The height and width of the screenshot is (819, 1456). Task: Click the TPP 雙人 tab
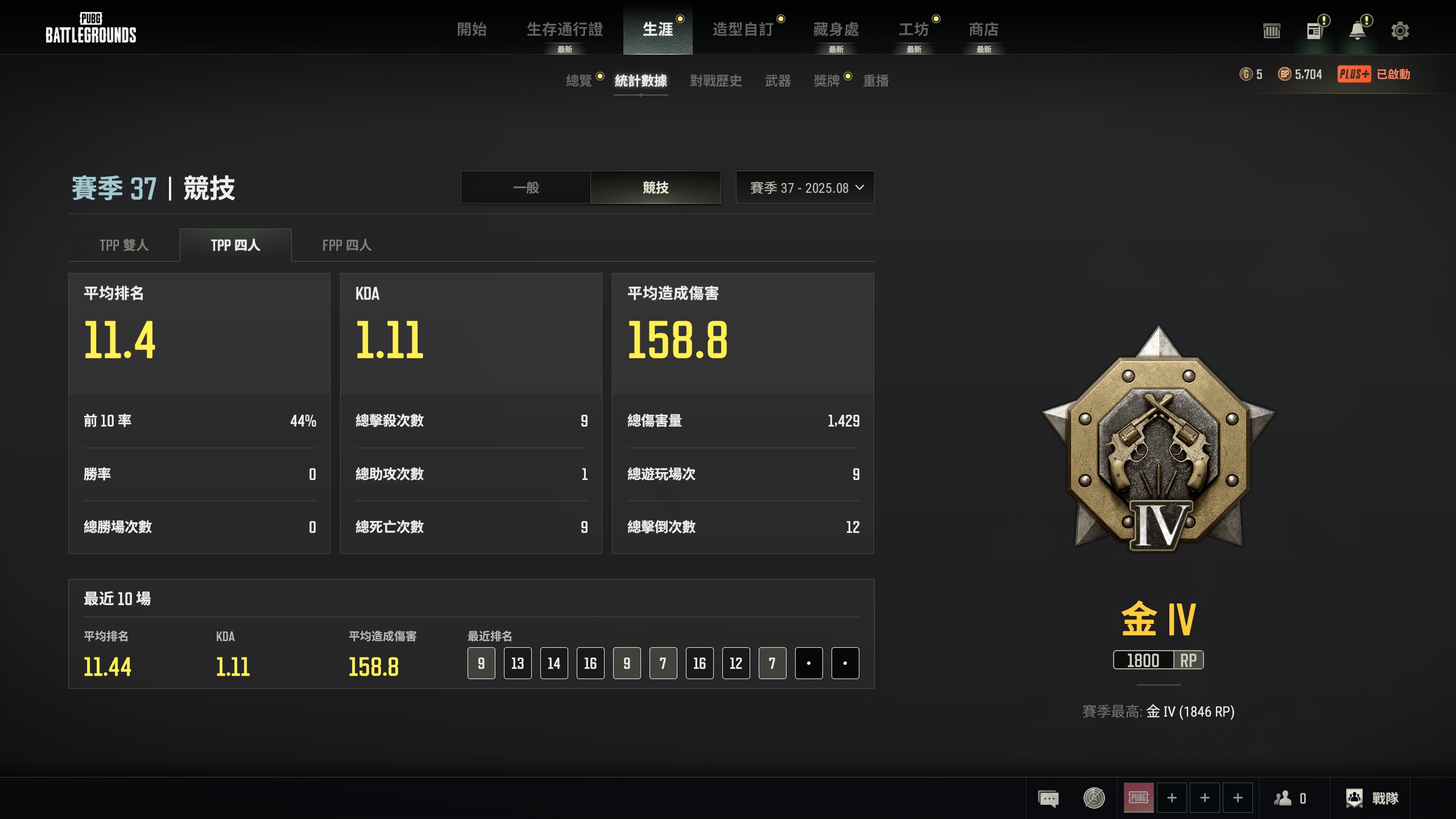coord(123,245)
